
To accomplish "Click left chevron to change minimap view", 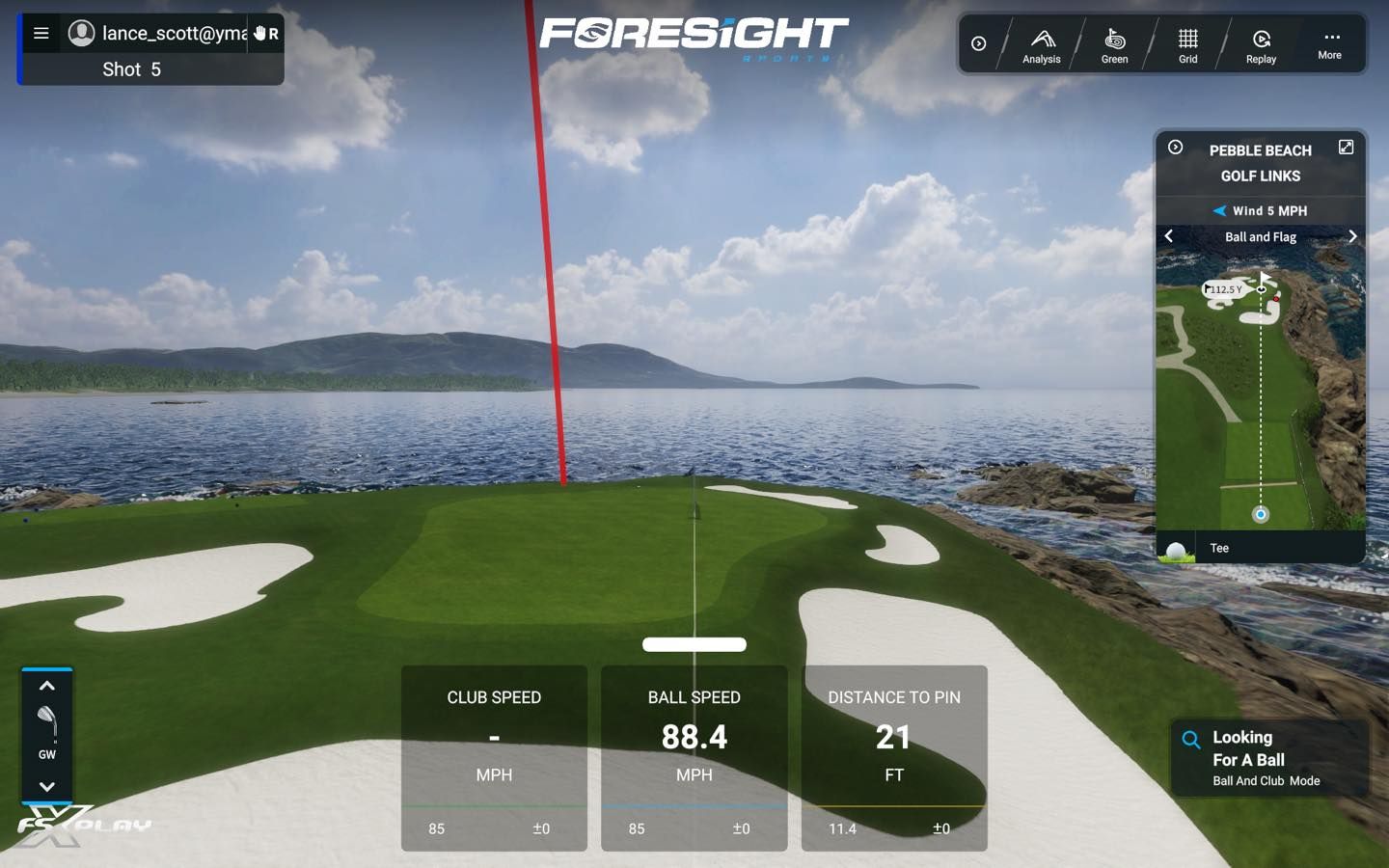I will pyautogui.click(x=1168, y=235).
